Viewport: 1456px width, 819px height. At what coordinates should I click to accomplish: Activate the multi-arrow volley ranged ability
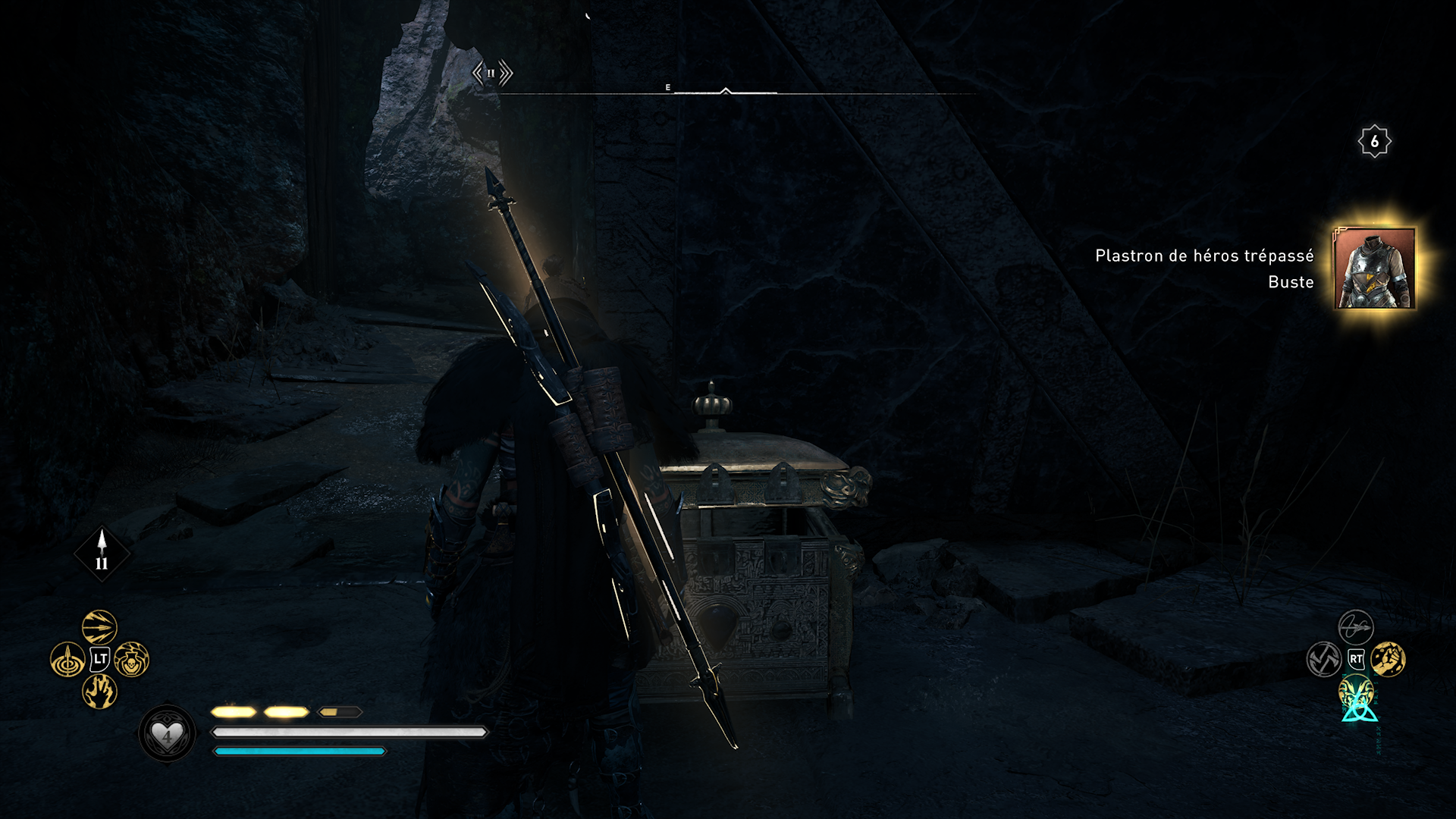coord(99,627)
